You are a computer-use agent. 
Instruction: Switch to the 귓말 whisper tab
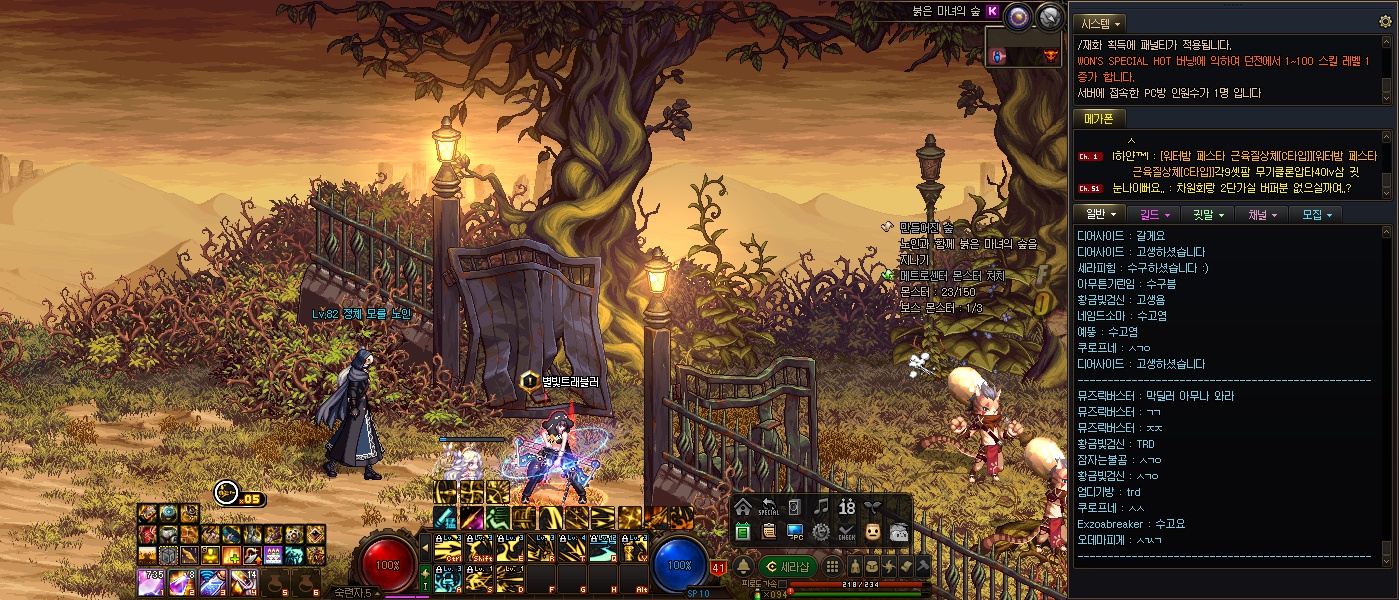click(x=1206, y=214)
